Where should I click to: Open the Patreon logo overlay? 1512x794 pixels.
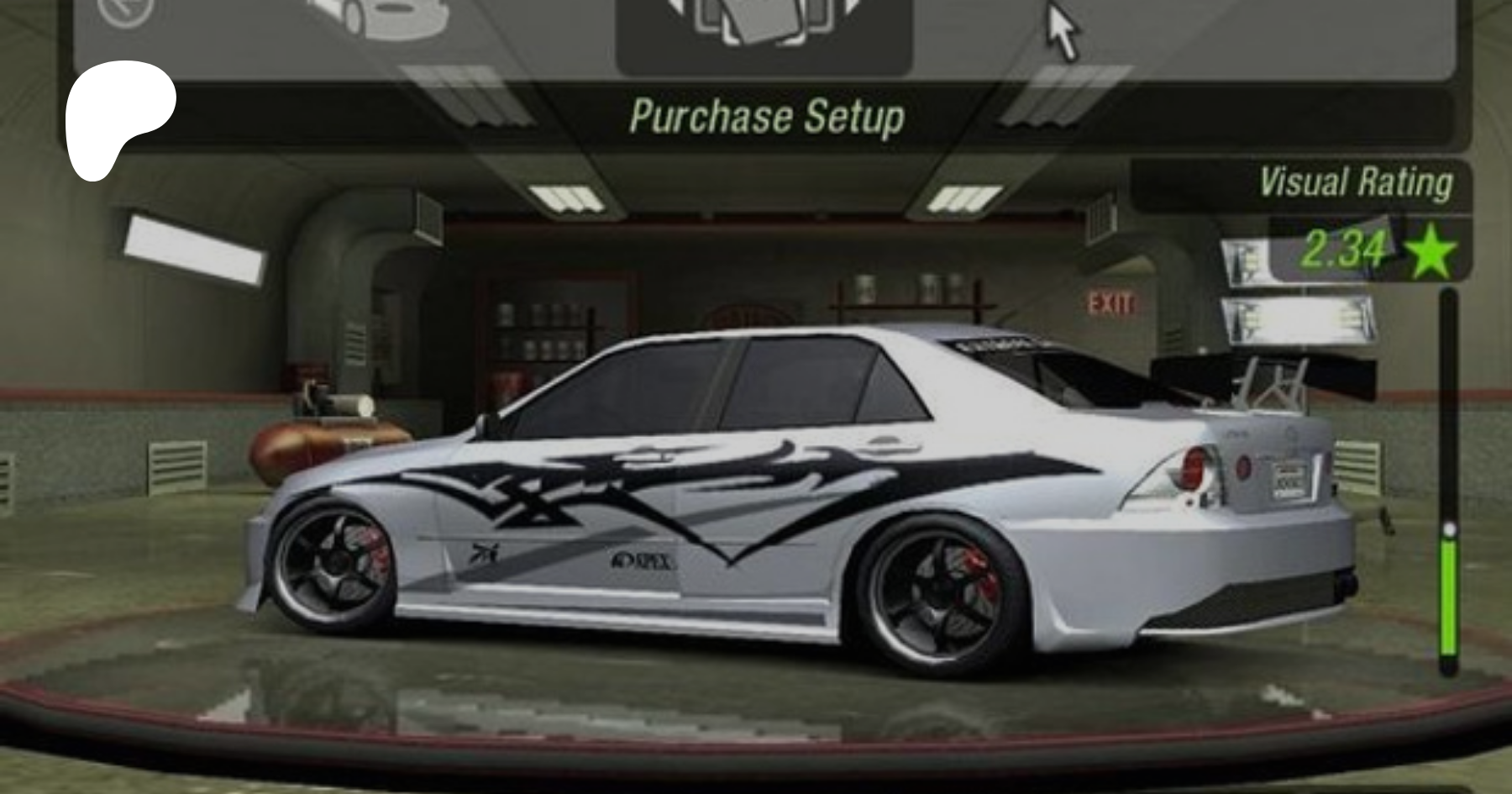click(119, 119)
